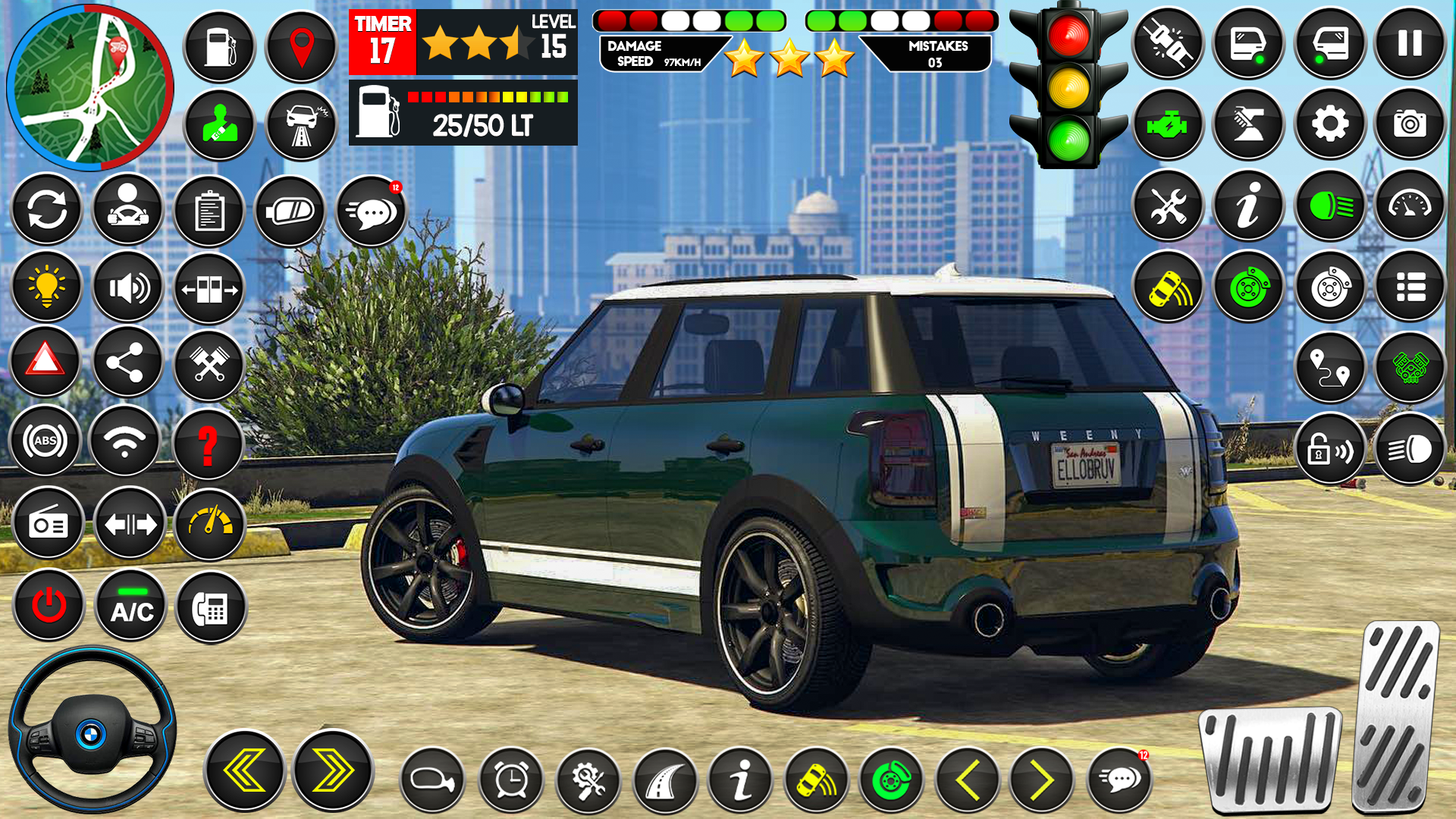Open the Settings gear menu
1456x819 pixels.
pyautogui.click(x=1329, y=123)
